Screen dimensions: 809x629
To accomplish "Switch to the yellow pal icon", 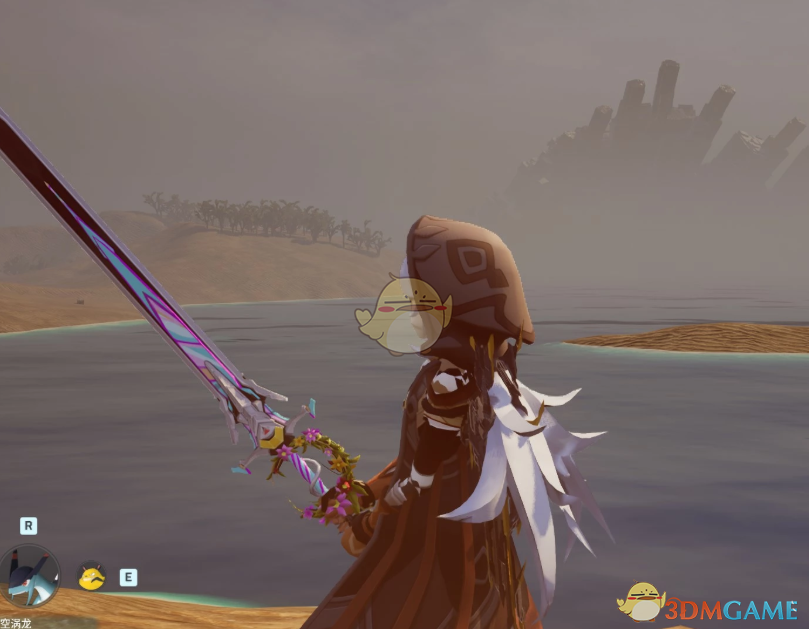I will 91,576.
